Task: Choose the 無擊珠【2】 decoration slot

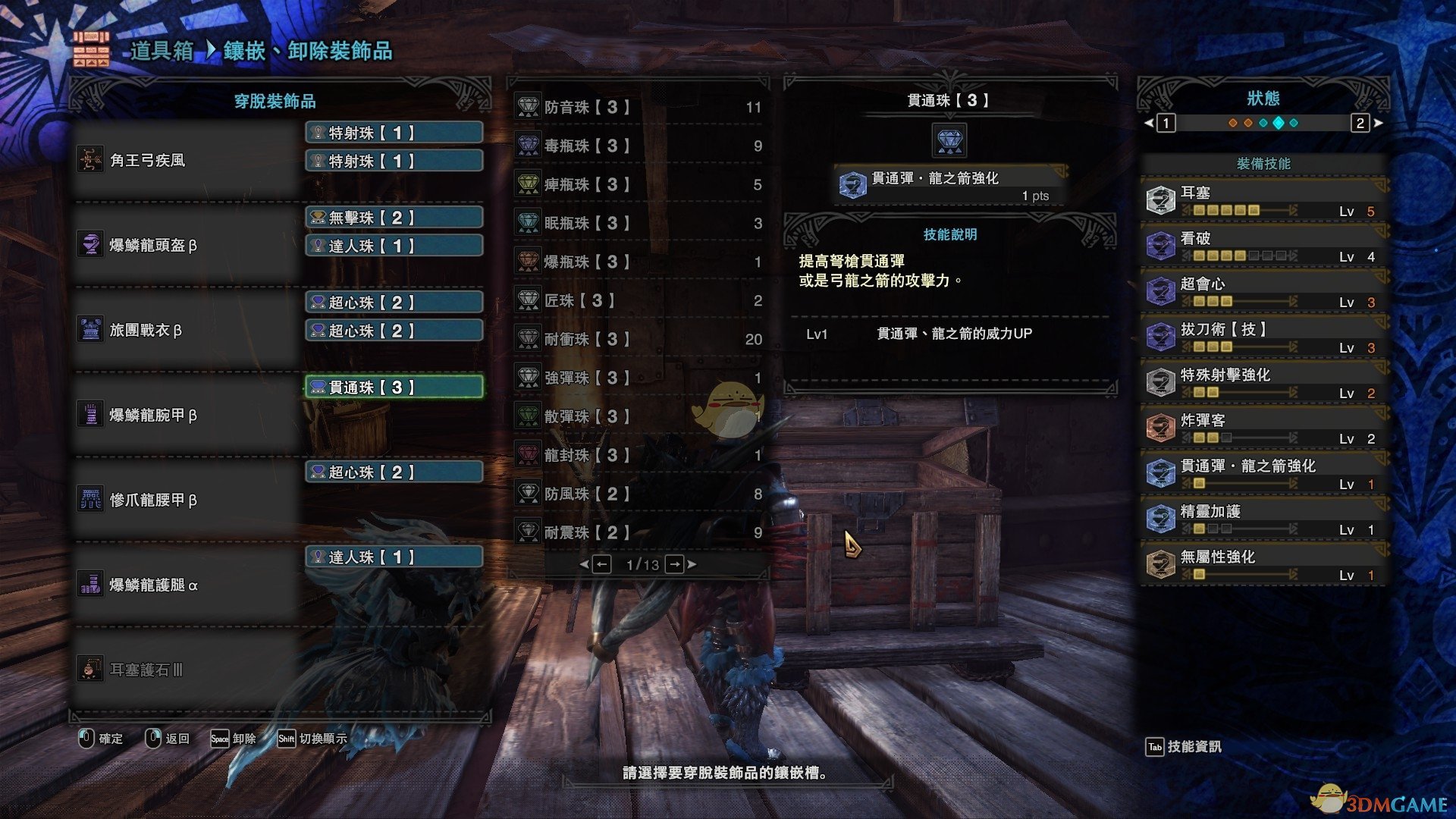Action: [x=394, y=218]
